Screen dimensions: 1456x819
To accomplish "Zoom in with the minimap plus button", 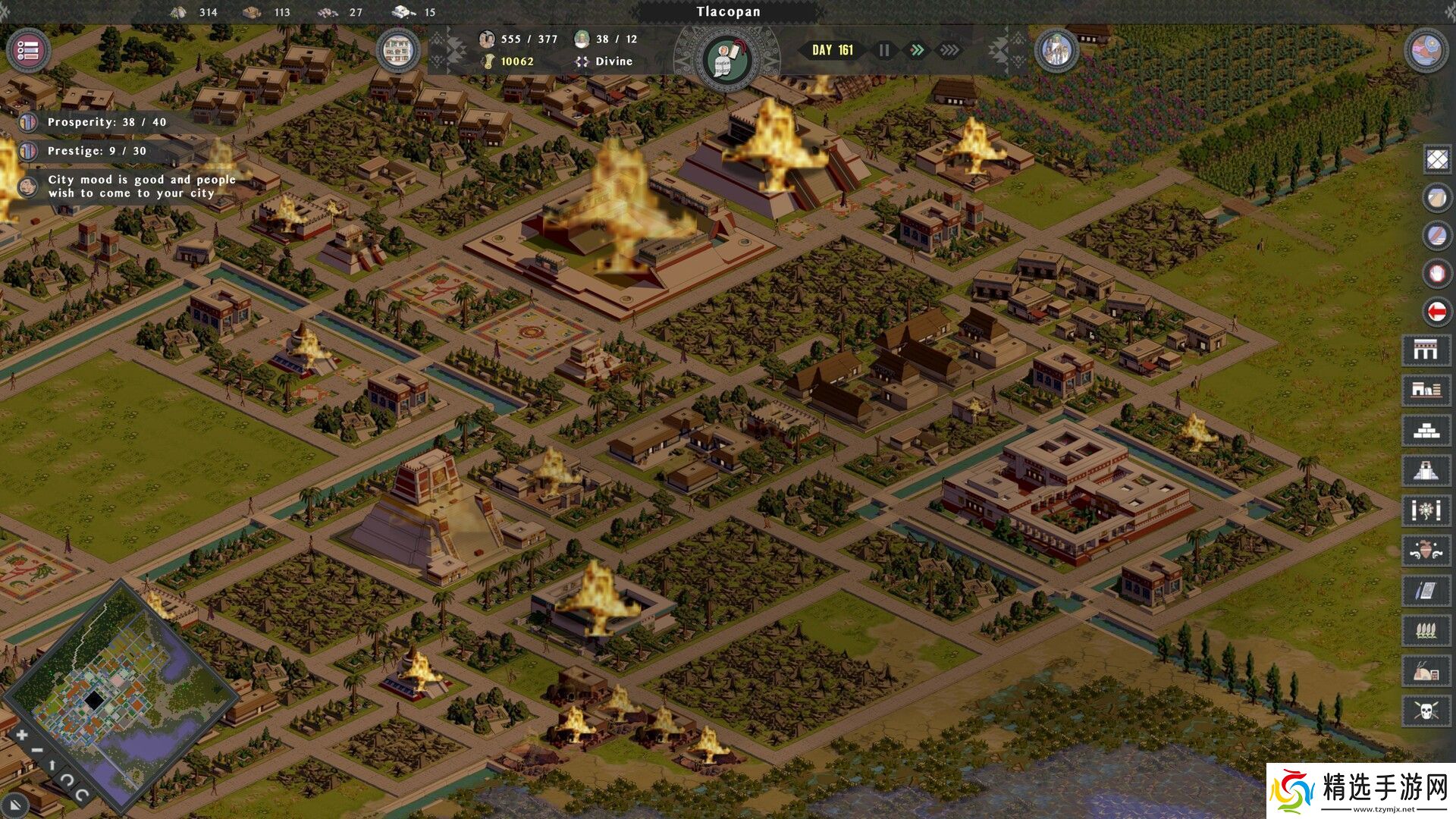I will click(x=22, y=734).
